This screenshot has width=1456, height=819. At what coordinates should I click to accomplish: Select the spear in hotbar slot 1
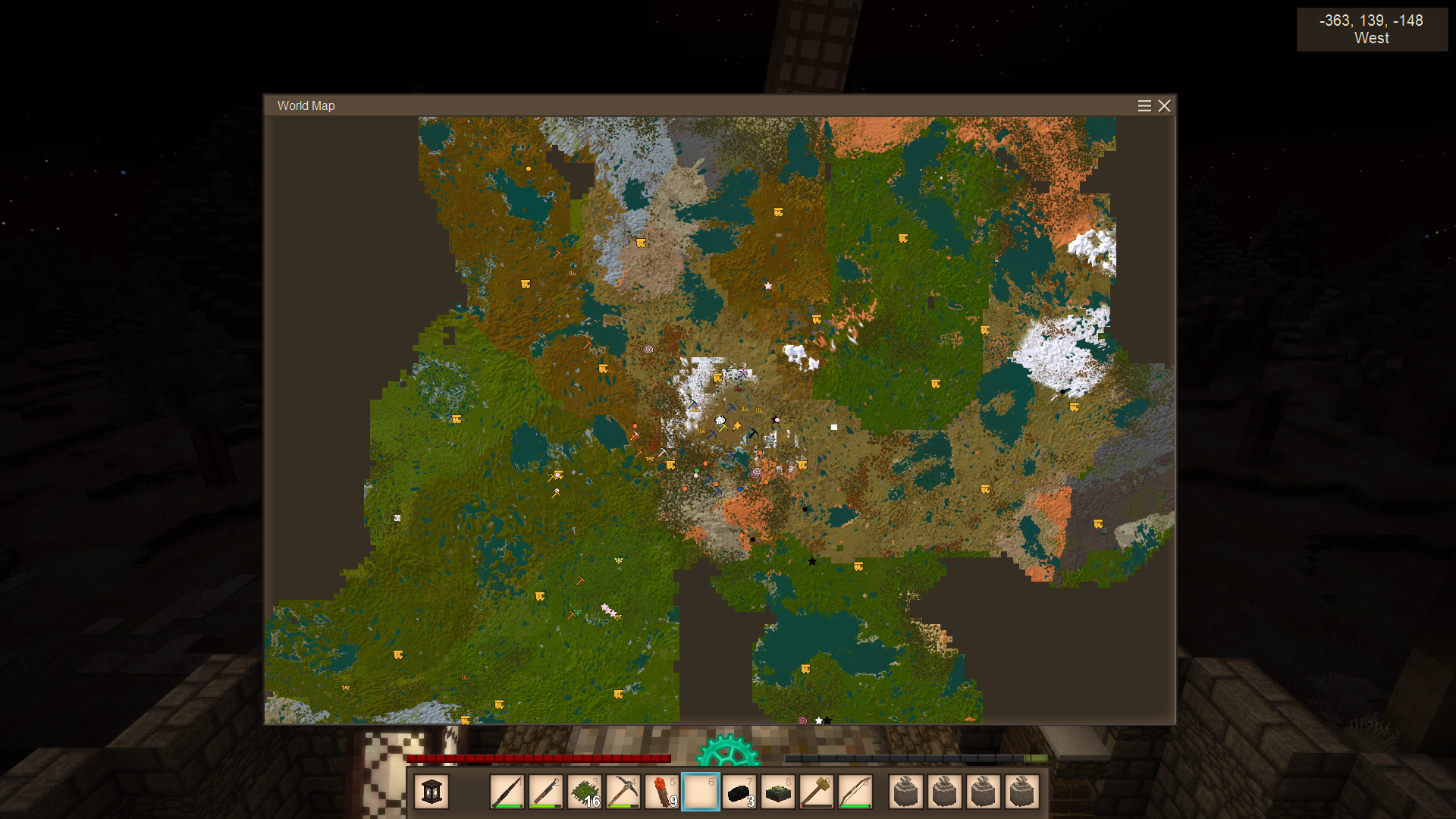(x=507, y=792)
